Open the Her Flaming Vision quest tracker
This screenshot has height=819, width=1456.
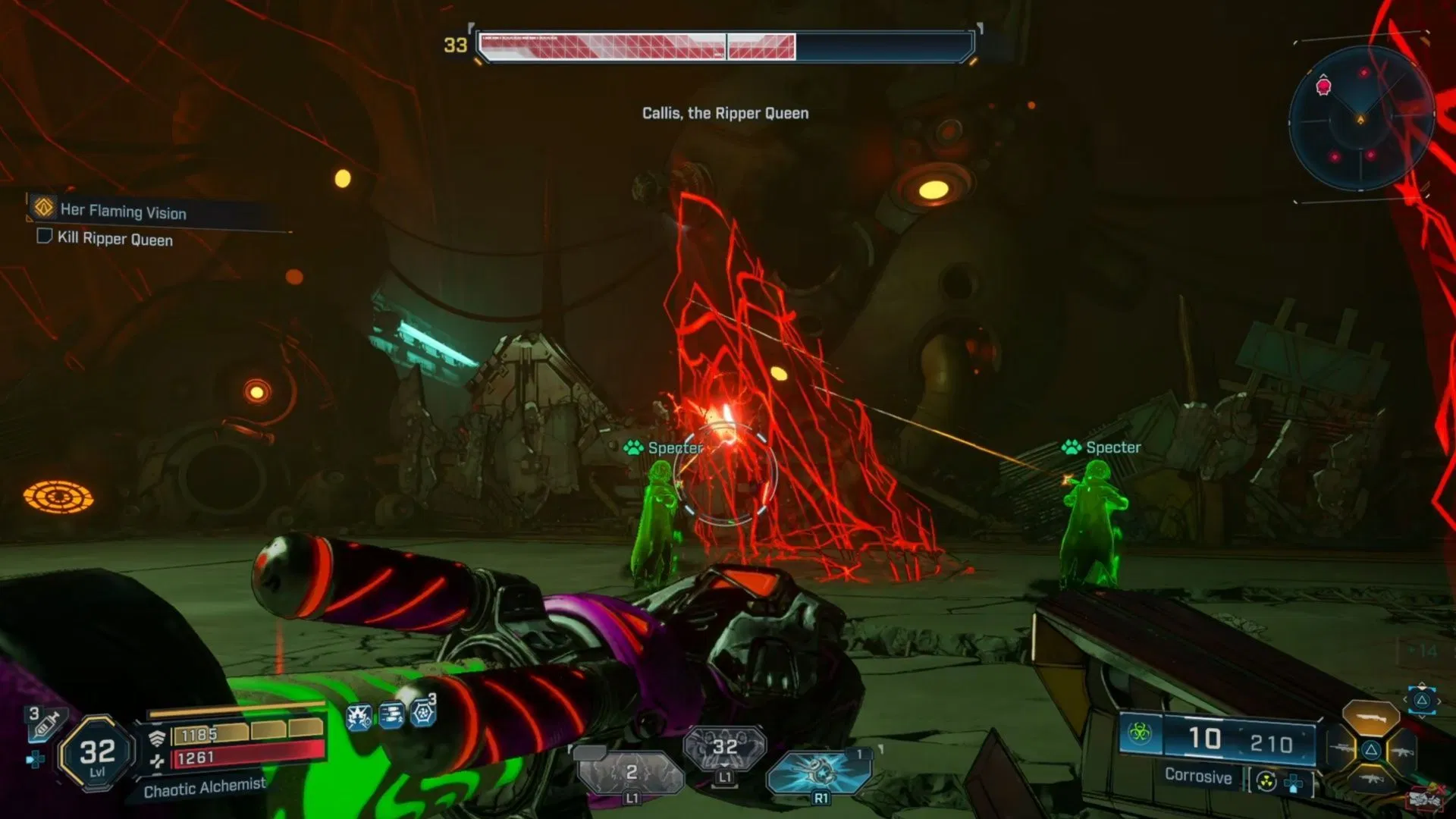point(123,211)
